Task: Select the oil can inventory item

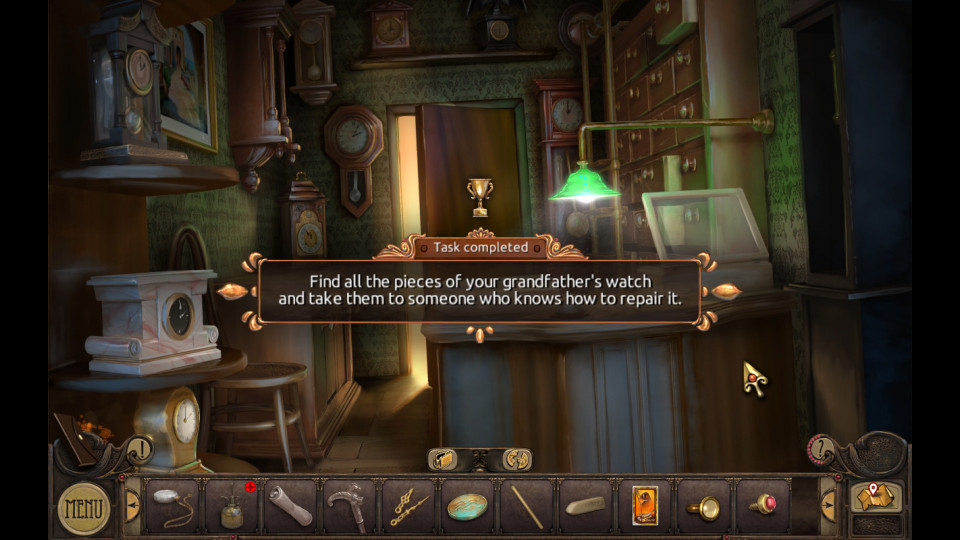Action: pyautogui.click(x=232, y=506)
